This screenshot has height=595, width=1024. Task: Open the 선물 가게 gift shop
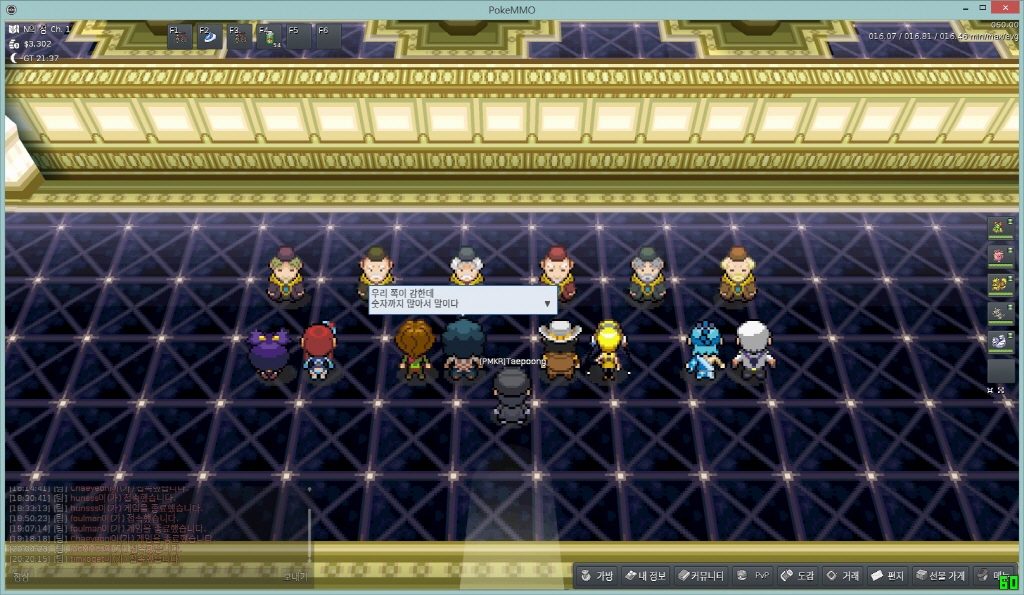pyautogui.click(x=940, y=576)
